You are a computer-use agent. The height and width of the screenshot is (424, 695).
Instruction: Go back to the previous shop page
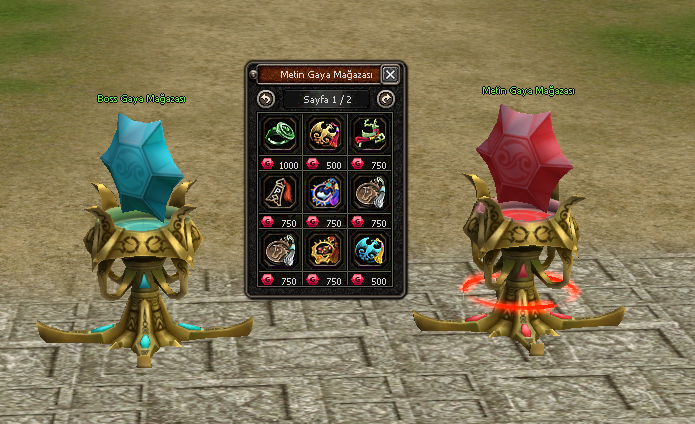click(x=265, y=99)
